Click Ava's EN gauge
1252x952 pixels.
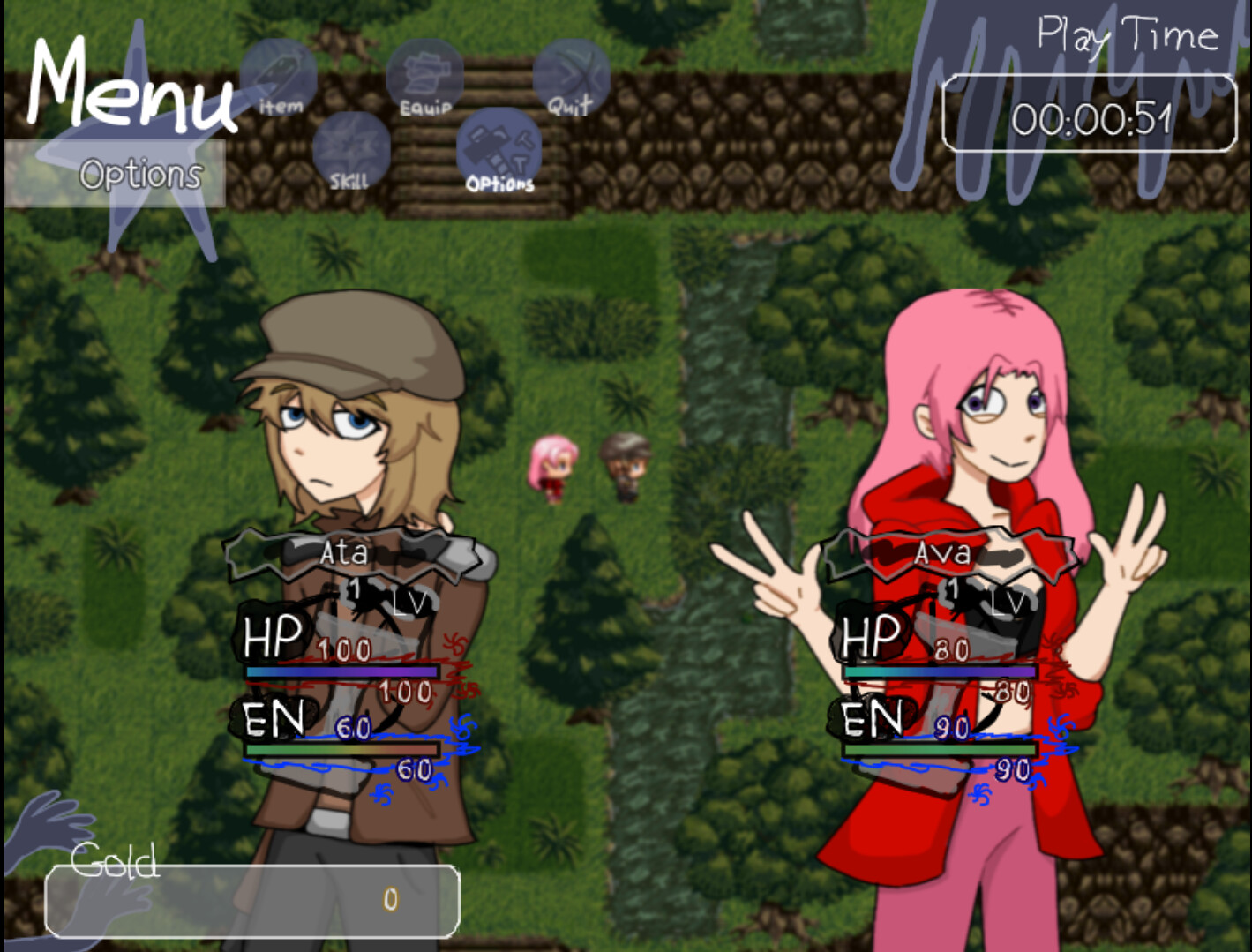(940, 748)
